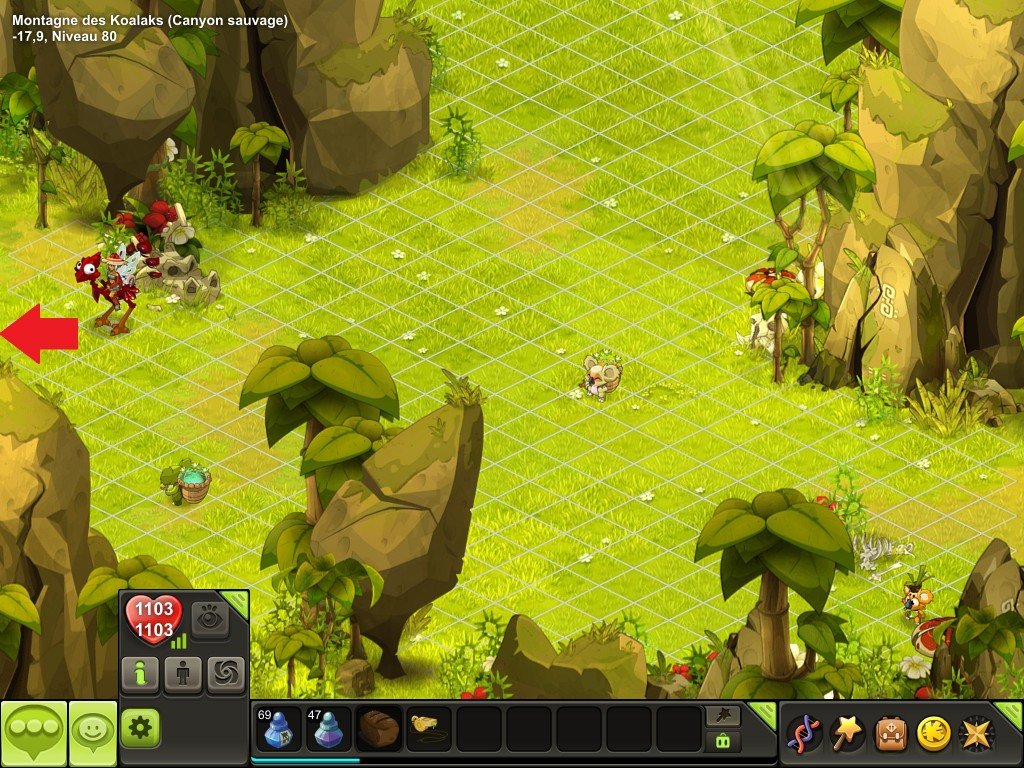Open the smiley emote menu

[x=93, y=733]
